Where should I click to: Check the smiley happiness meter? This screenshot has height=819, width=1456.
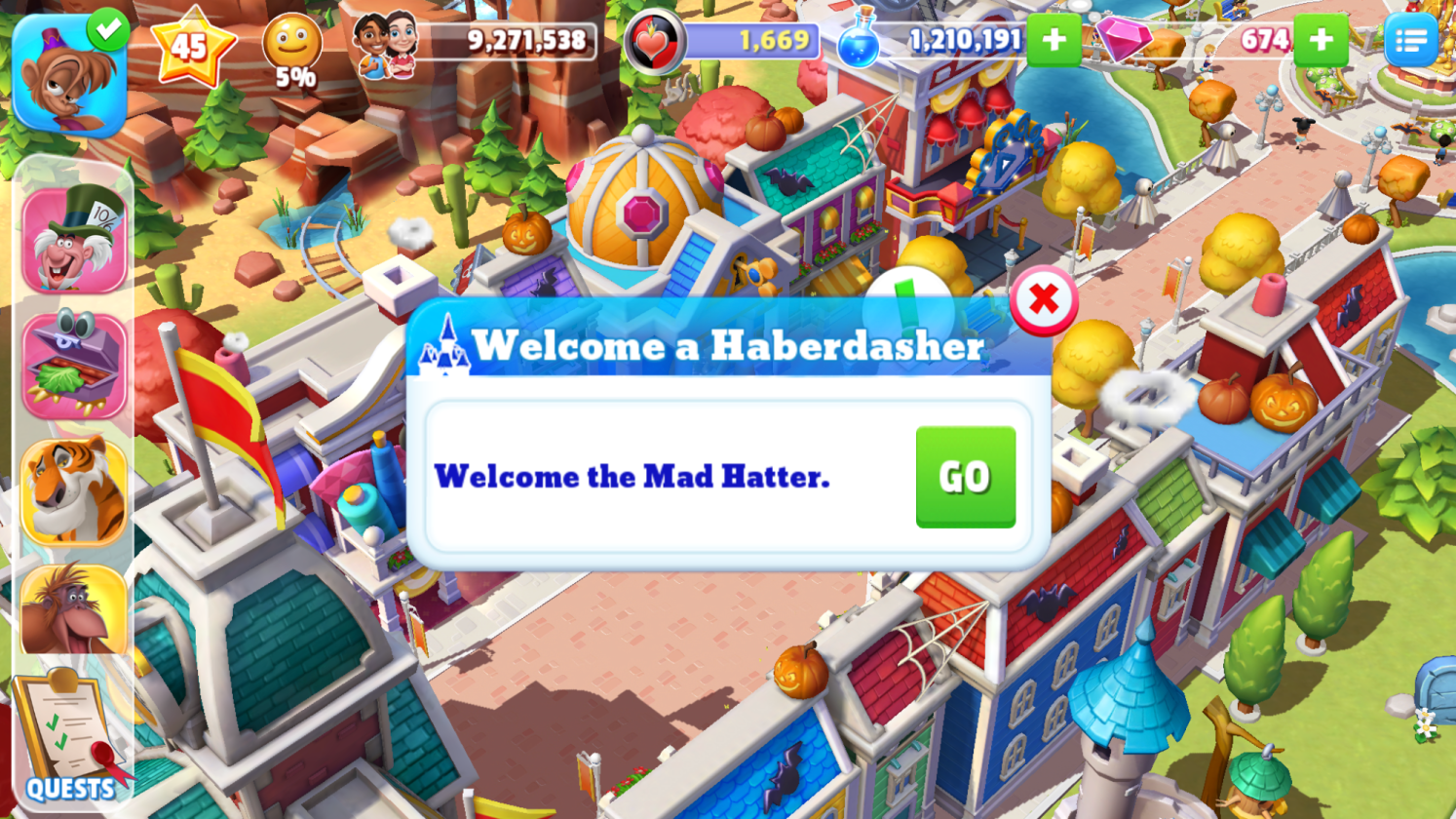292,49
